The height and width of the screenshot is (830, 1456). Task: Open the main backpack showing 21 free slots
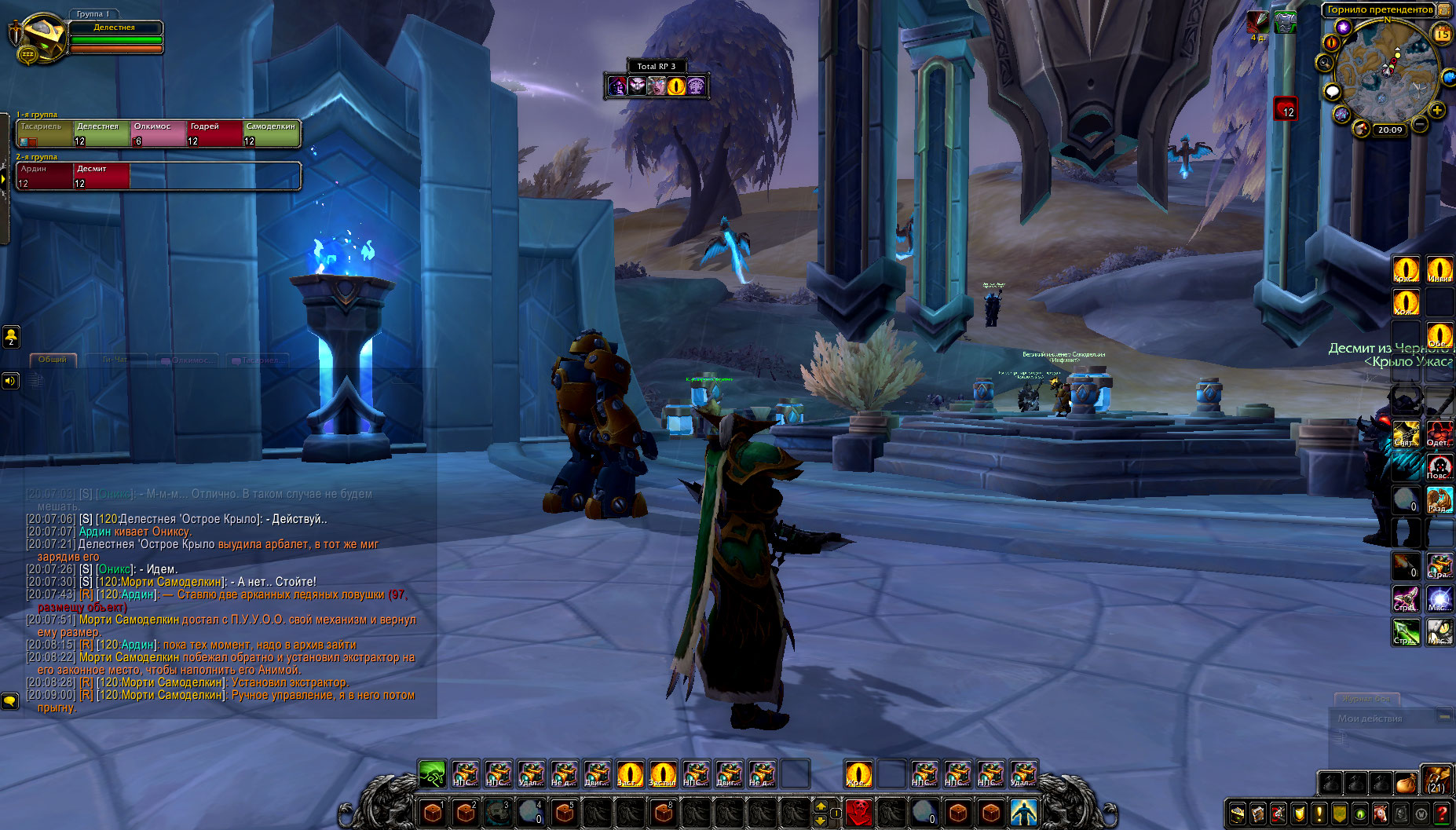(x=1436, y=781)
